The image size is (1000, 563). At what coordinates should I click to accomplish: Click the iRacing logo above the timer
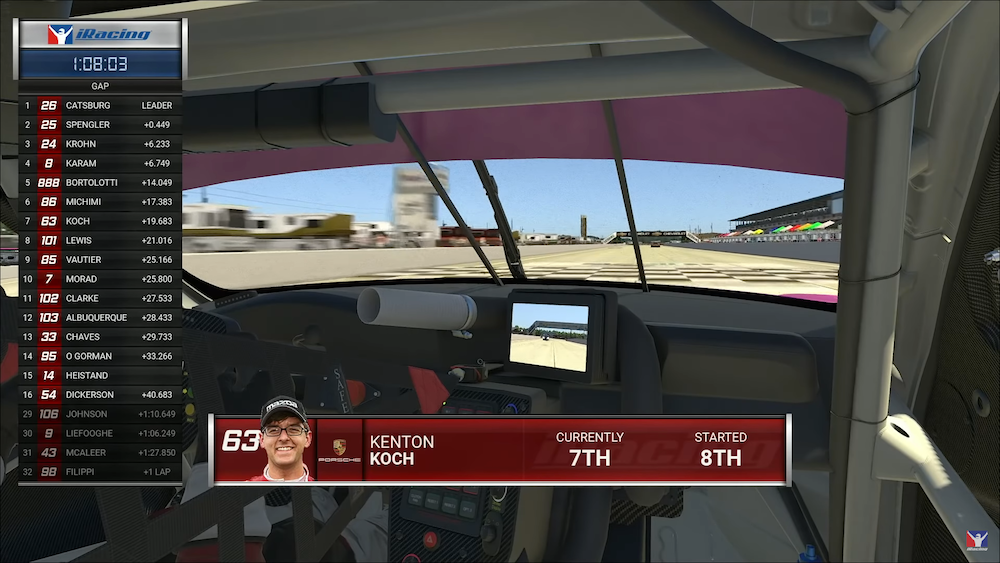99,35
